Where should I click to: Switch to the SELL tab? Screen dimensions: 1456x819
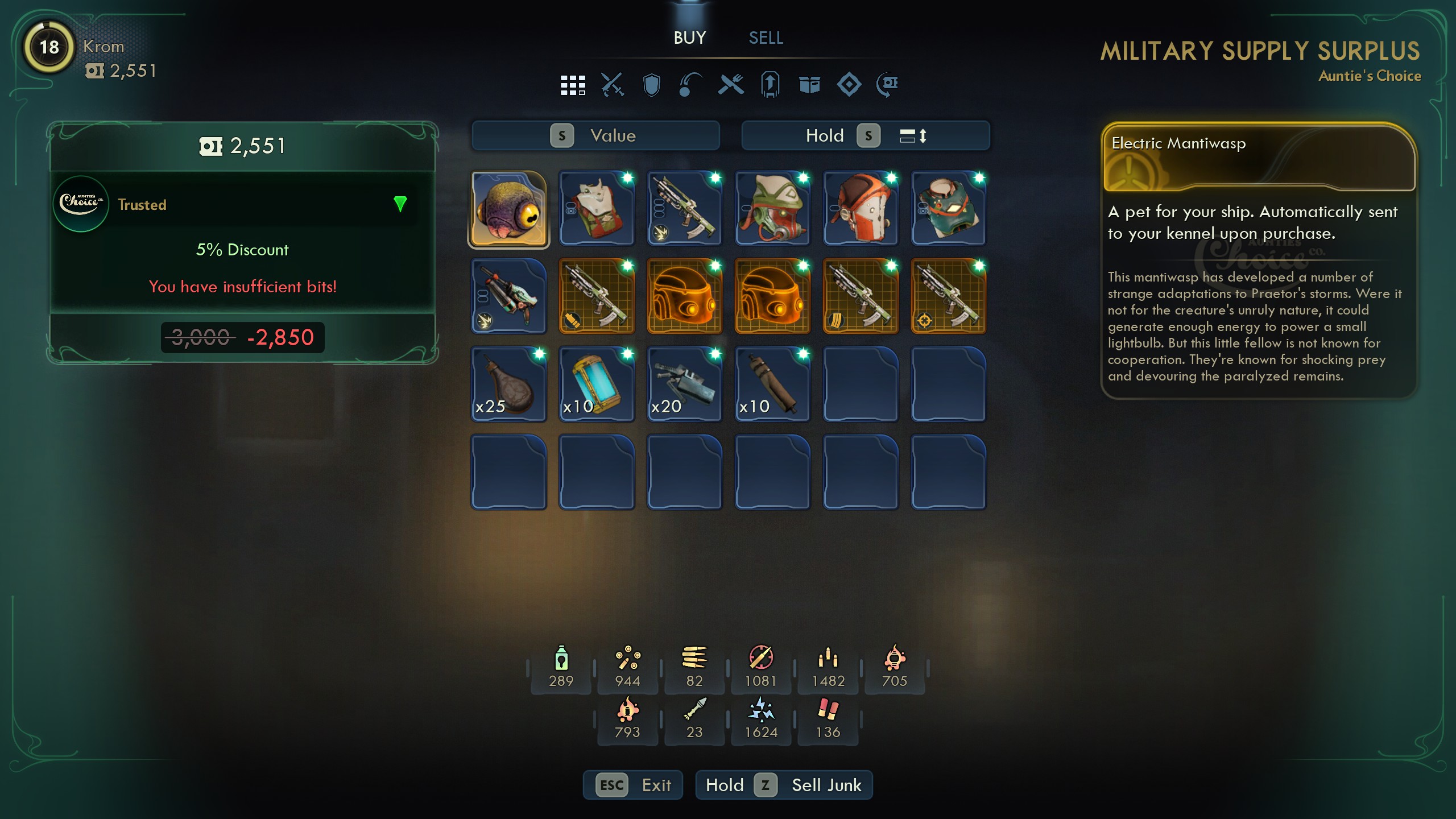(766, 38)
